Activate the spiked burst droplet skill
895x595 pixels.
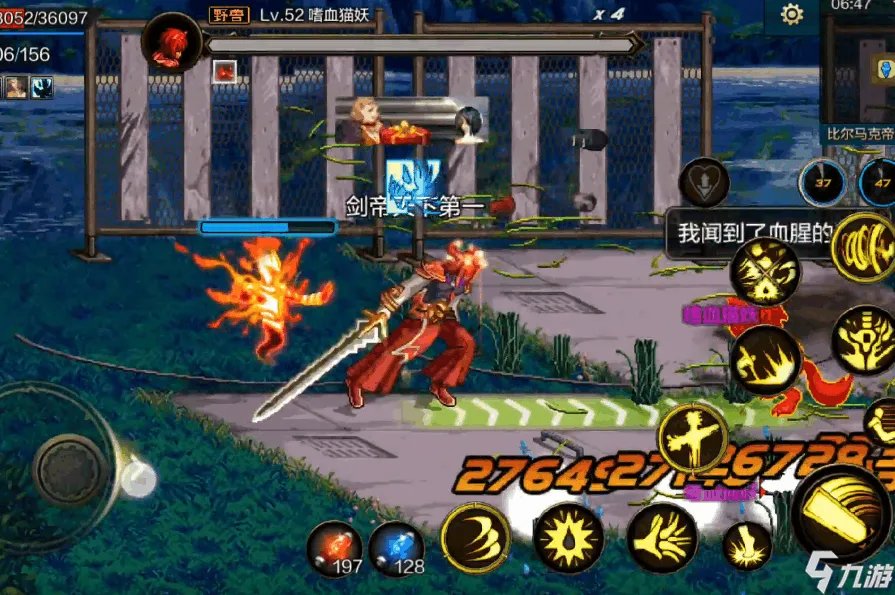568,538
